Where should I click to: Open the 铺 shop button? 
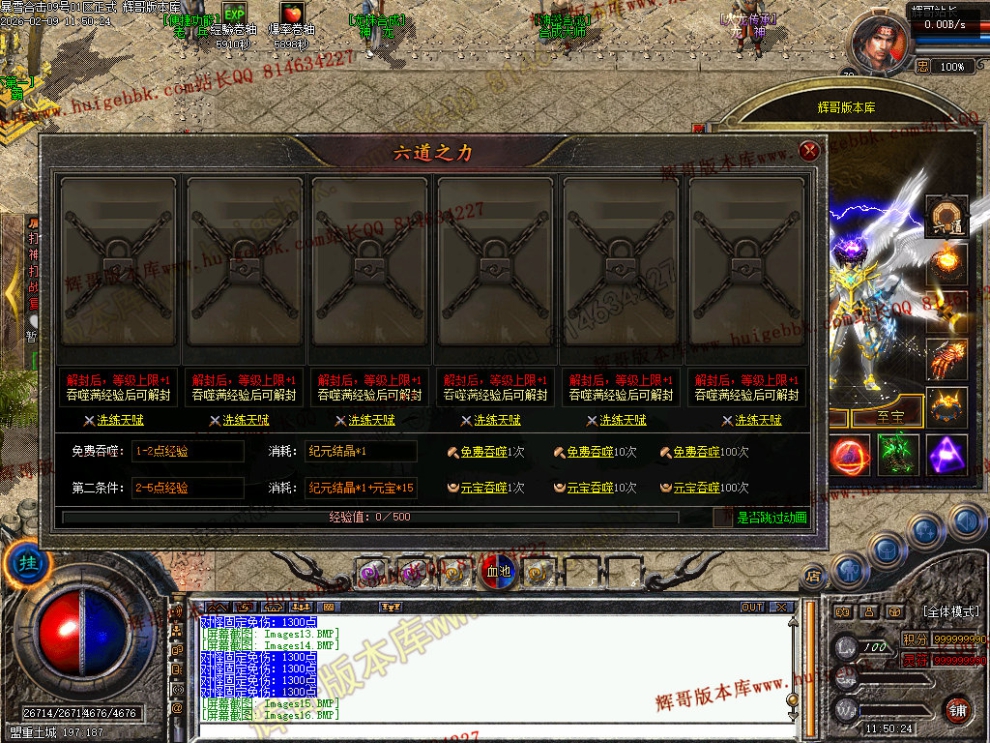coord(958,709)
